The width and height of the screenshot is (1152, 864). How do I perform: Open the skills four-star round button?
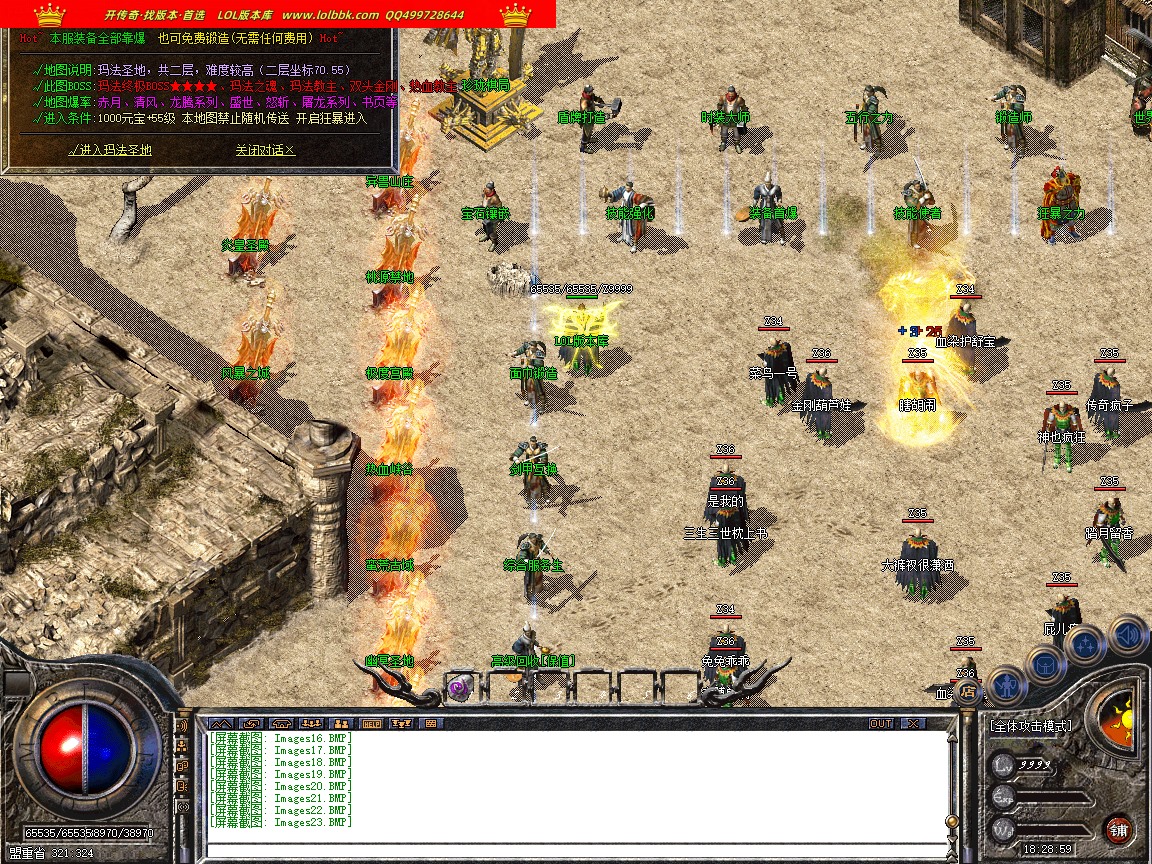[x=1086, y=644]
